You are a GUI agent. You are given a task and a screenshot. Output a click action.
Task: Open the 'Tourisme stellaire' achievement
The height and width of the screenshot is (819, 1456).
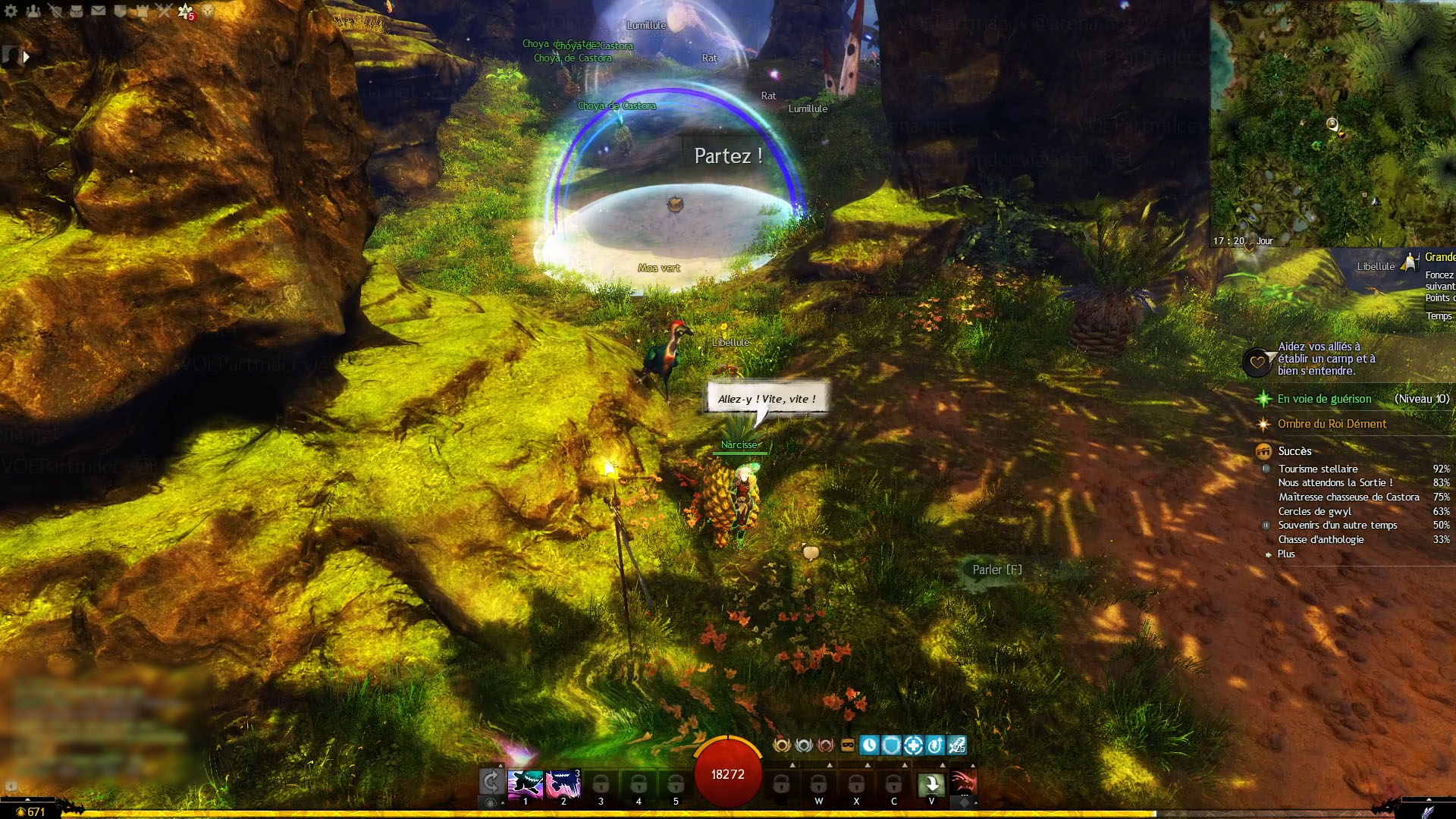(1318, 469)
